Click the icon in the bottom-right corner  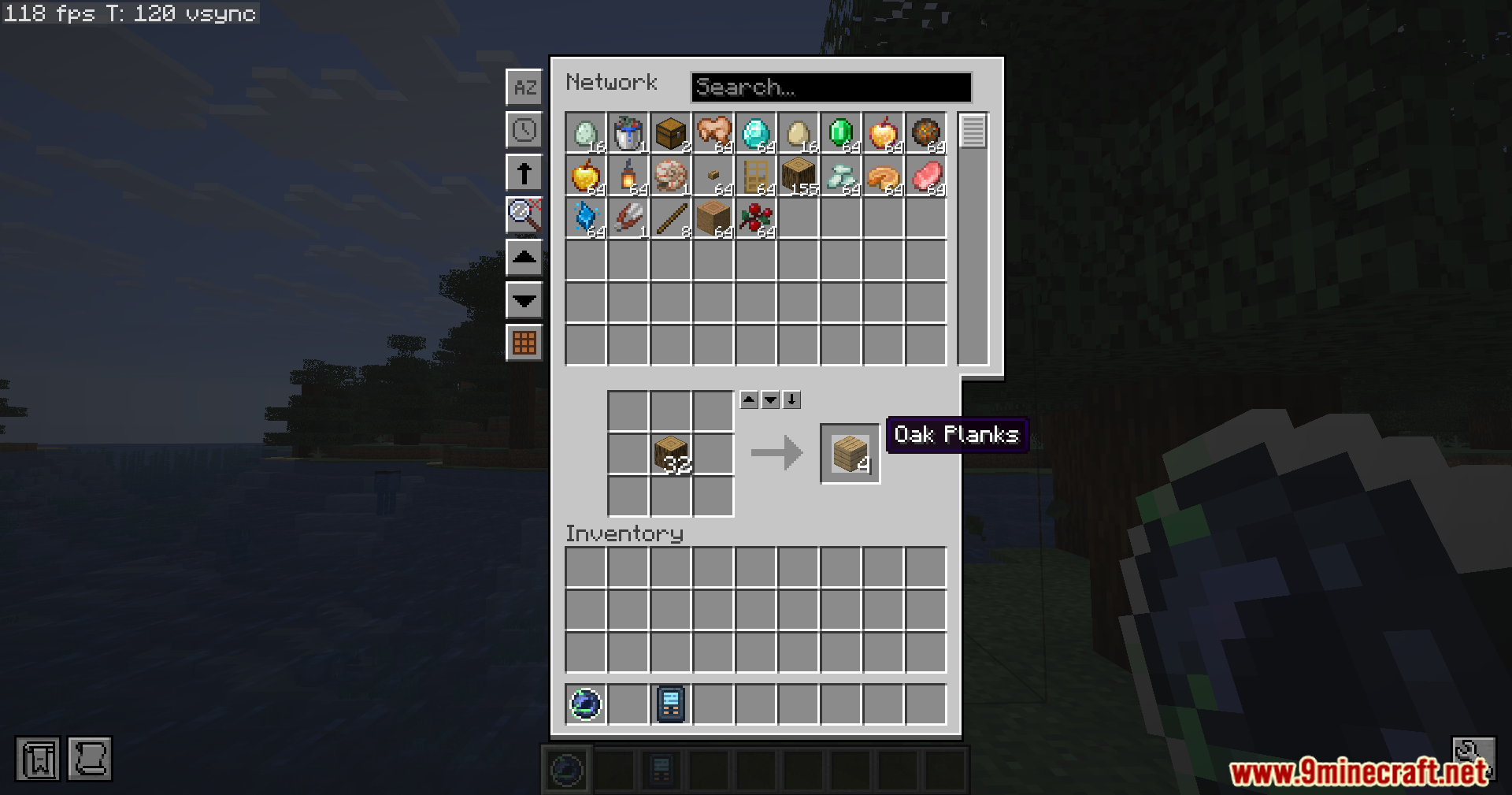point(1475,759)
